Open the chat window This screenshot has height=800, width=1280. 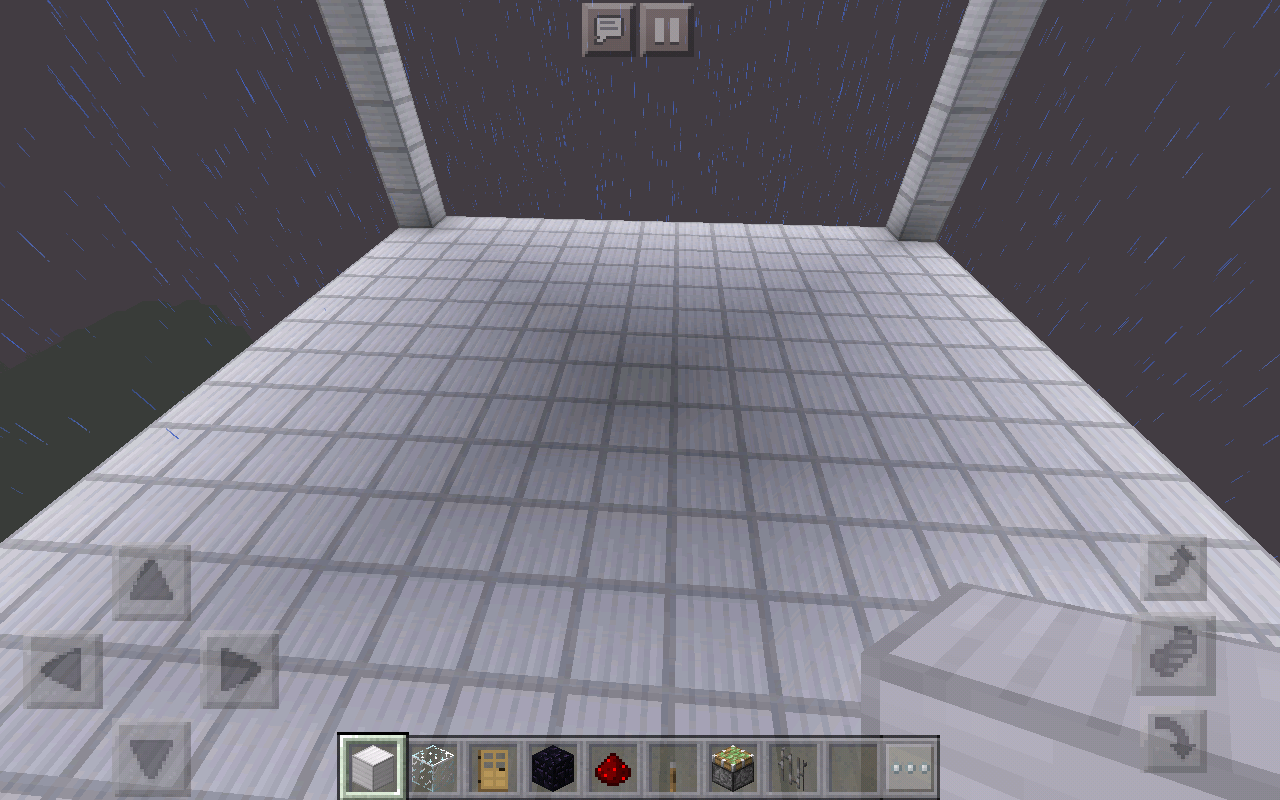610,29
